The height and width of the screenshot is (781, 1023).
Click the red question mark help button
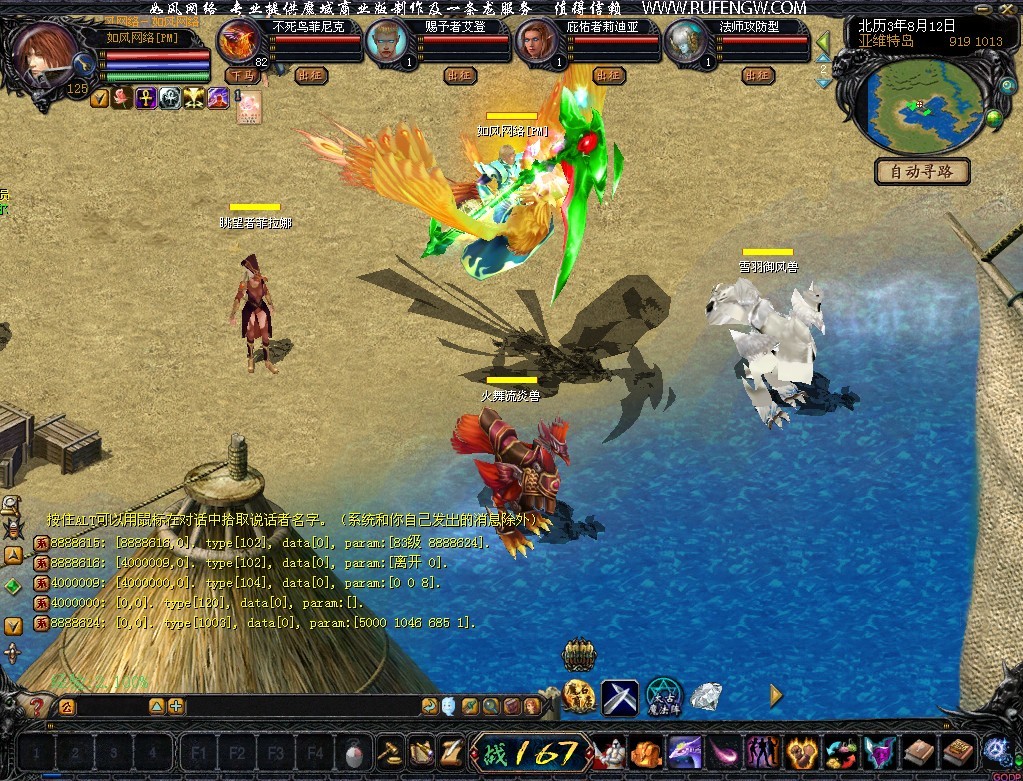click(37, 706)
